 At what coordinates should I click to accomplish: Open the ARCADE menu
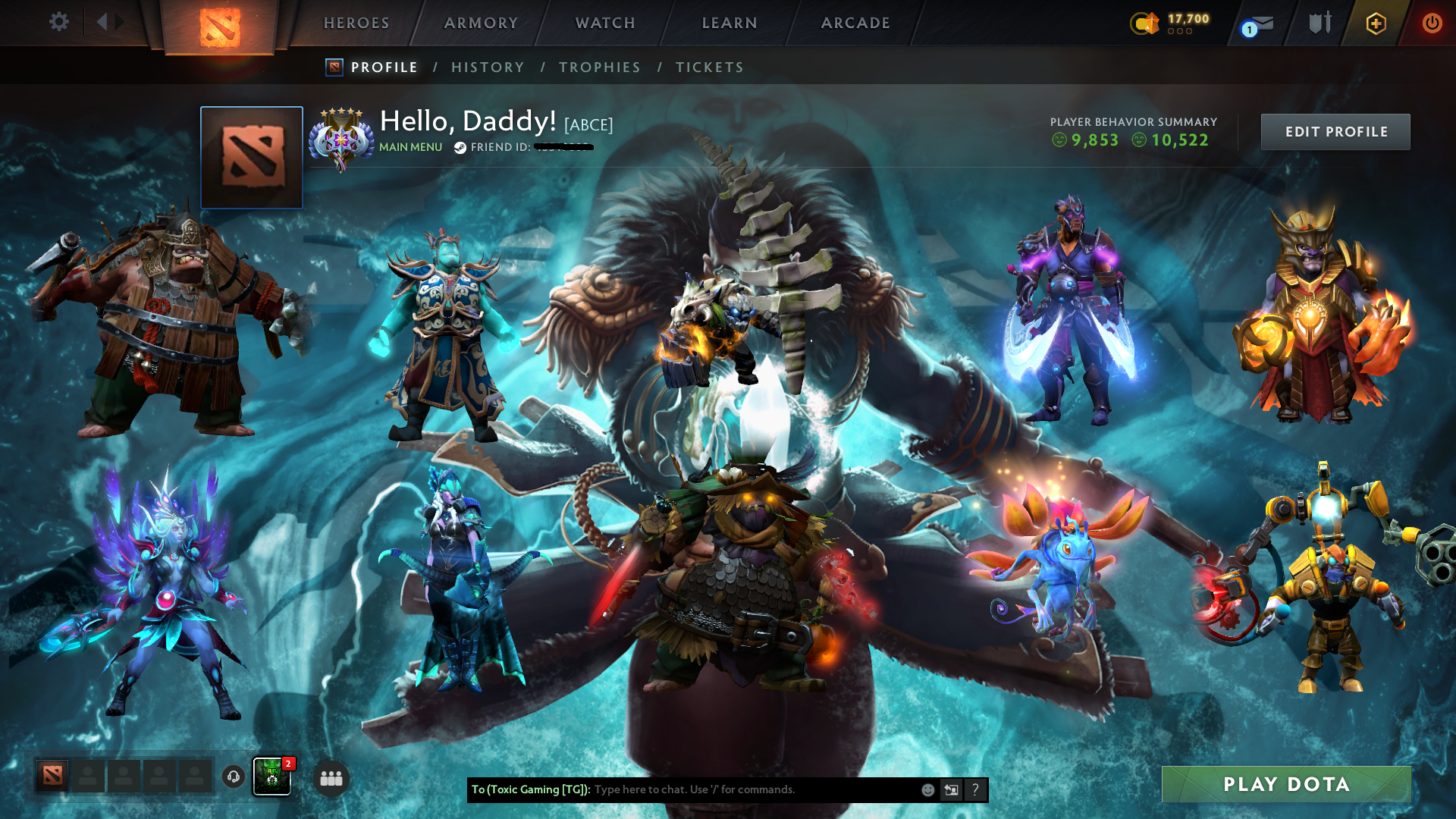(x=855, y=23)
